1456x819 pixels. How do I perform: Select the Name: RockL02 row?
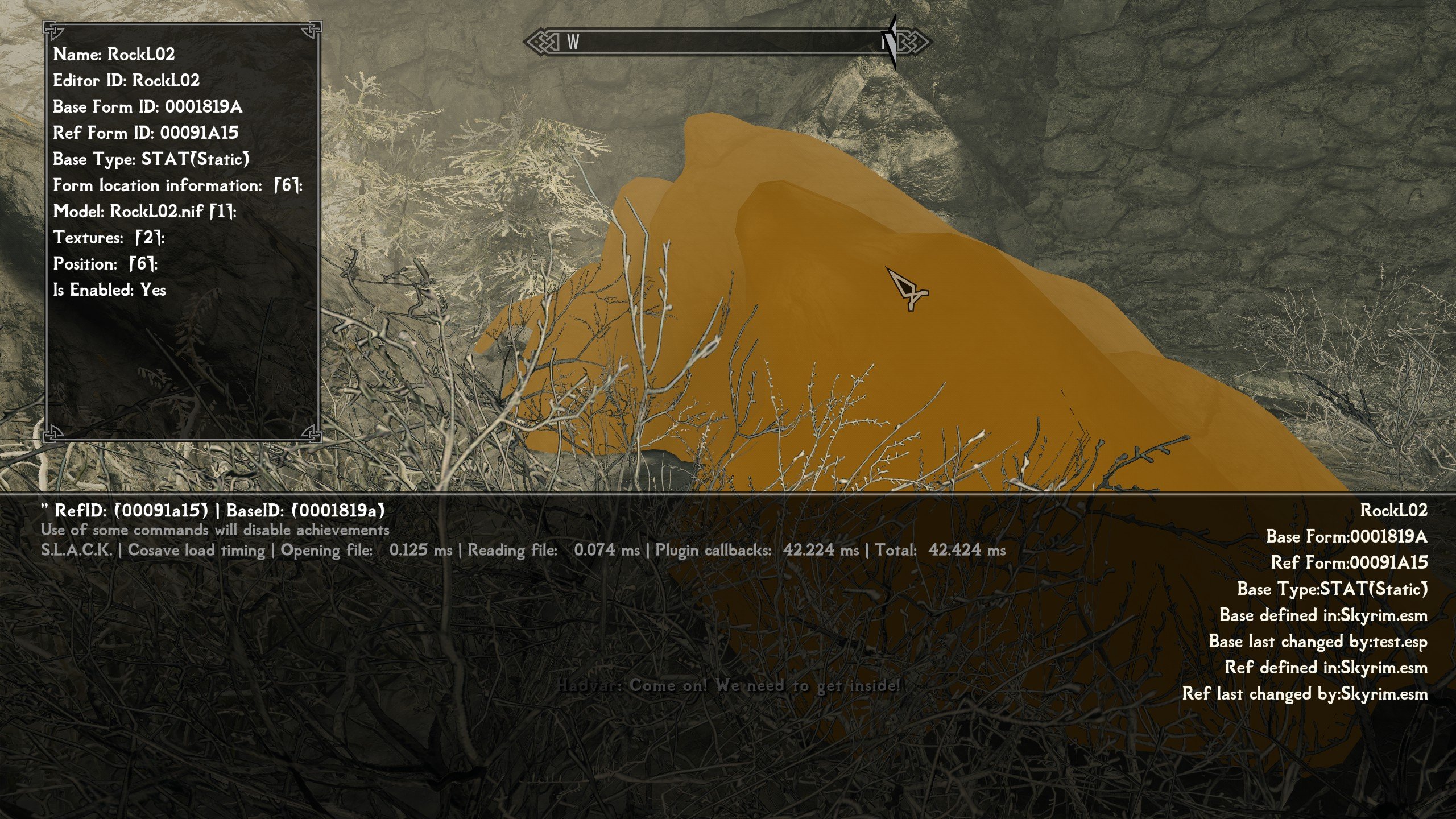(x=114, y=55)
